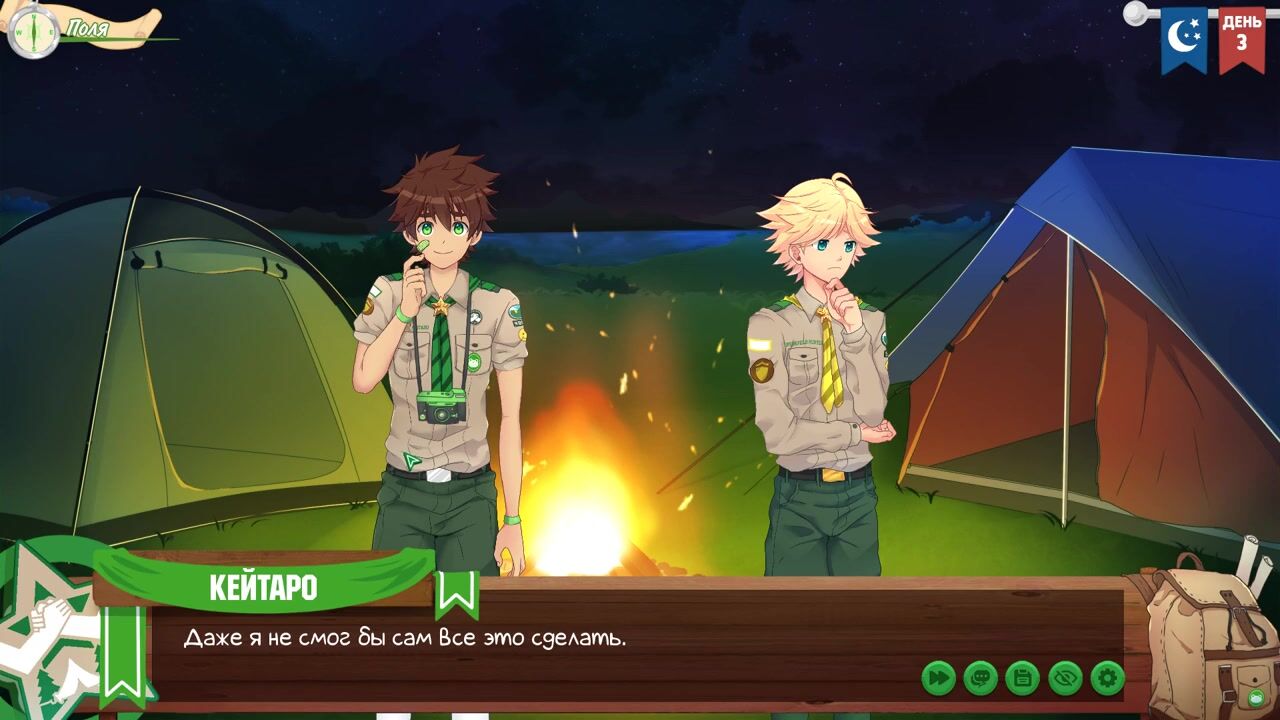Open the save game menu

tap(1022, 678)
